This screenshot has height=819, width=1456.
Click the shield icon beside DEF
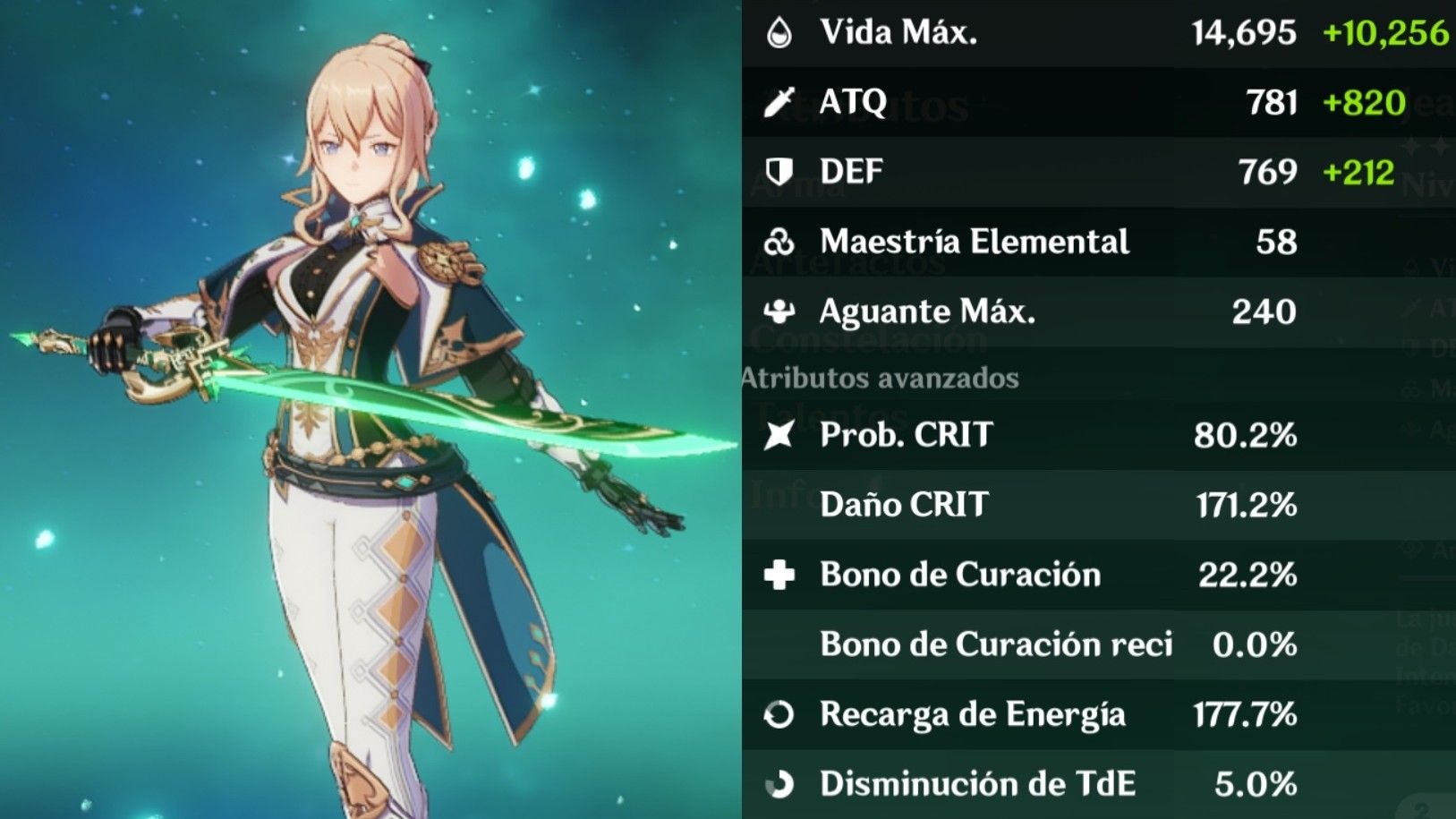pos(780,170)
